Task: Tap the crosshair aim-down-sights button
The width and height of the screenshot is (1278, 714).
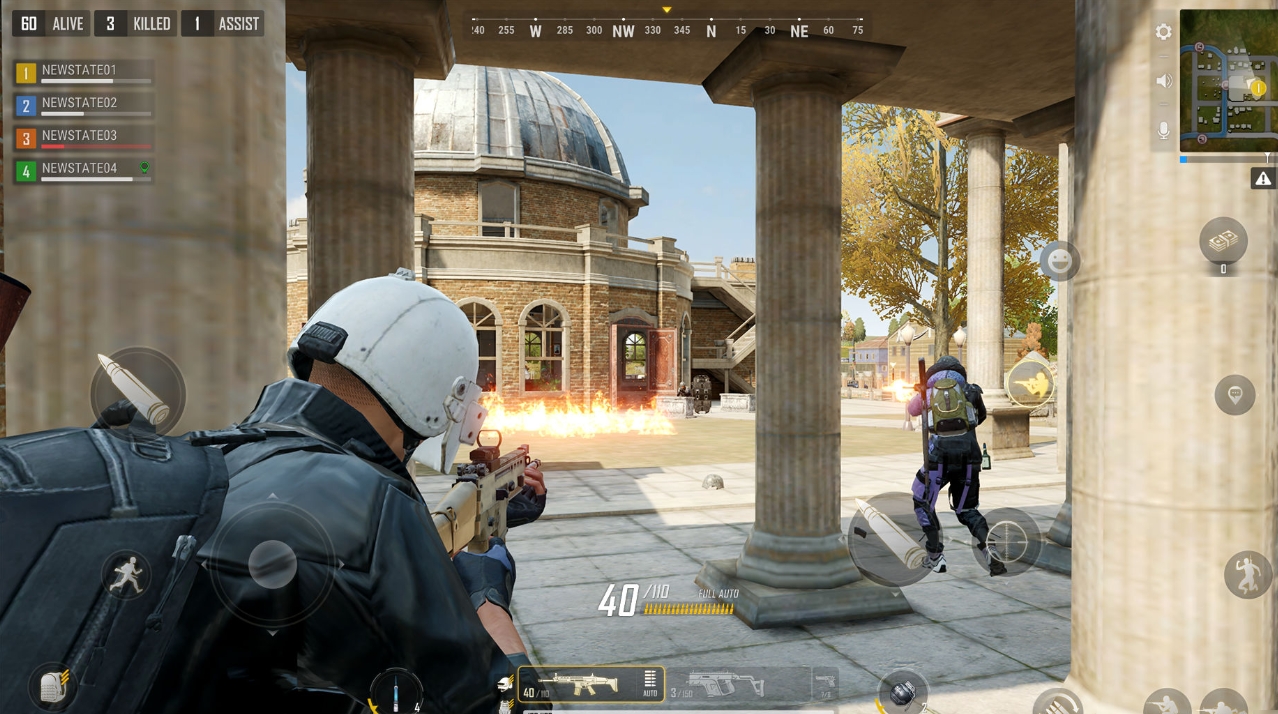Action: click(1006, 543)
